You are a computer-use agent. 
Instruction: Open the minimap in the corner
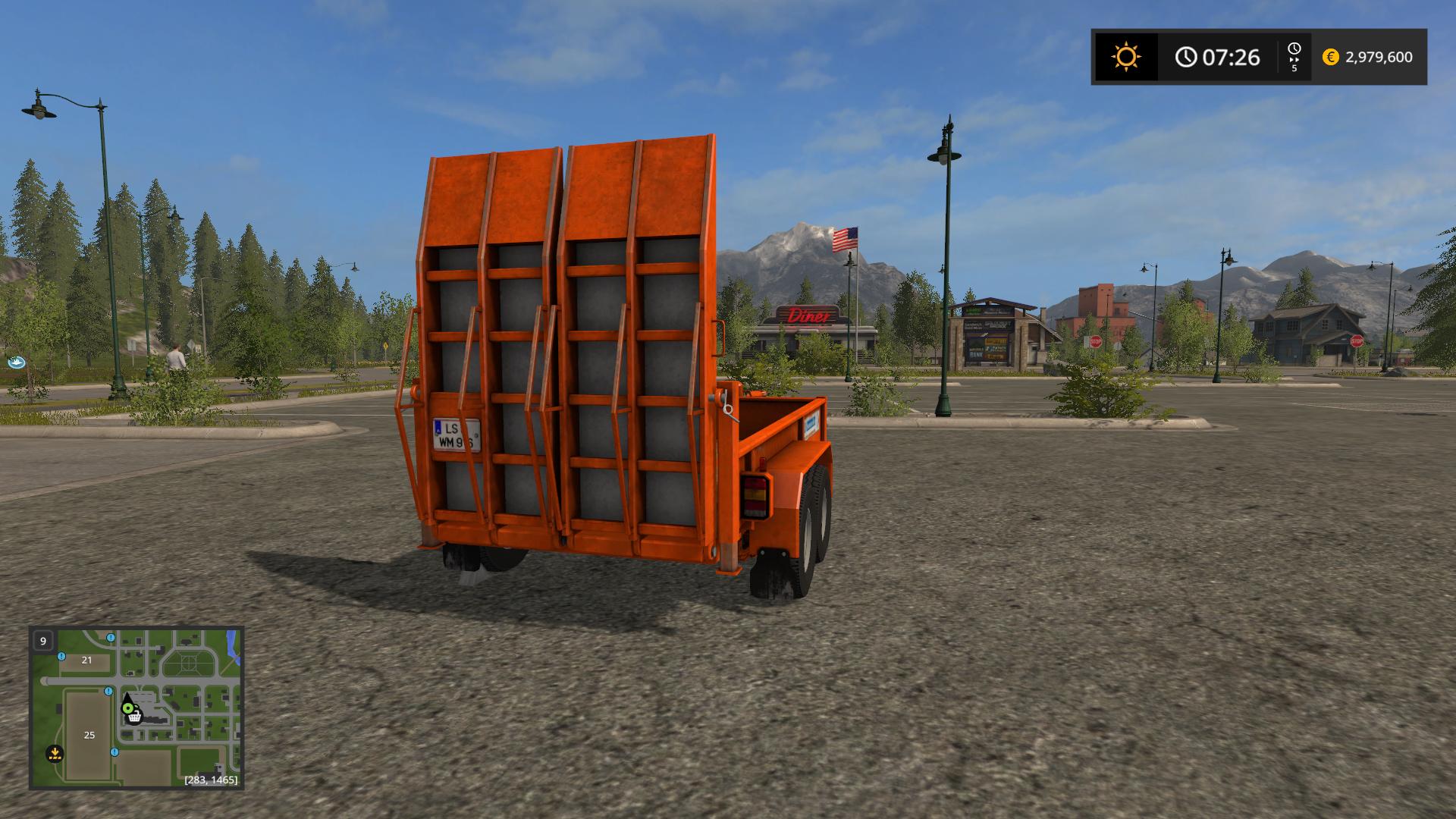pos(136,708)
